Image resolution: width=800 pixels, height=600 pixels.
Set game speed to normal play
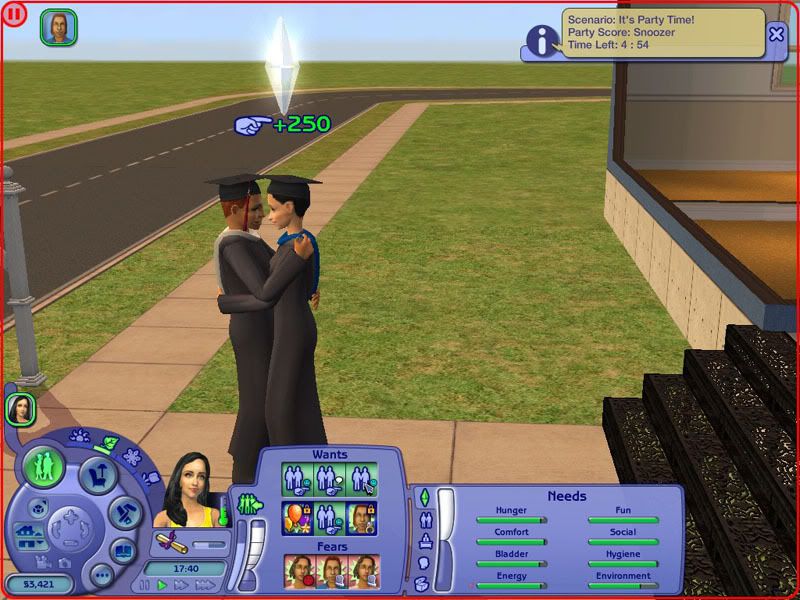click(162, 584)
